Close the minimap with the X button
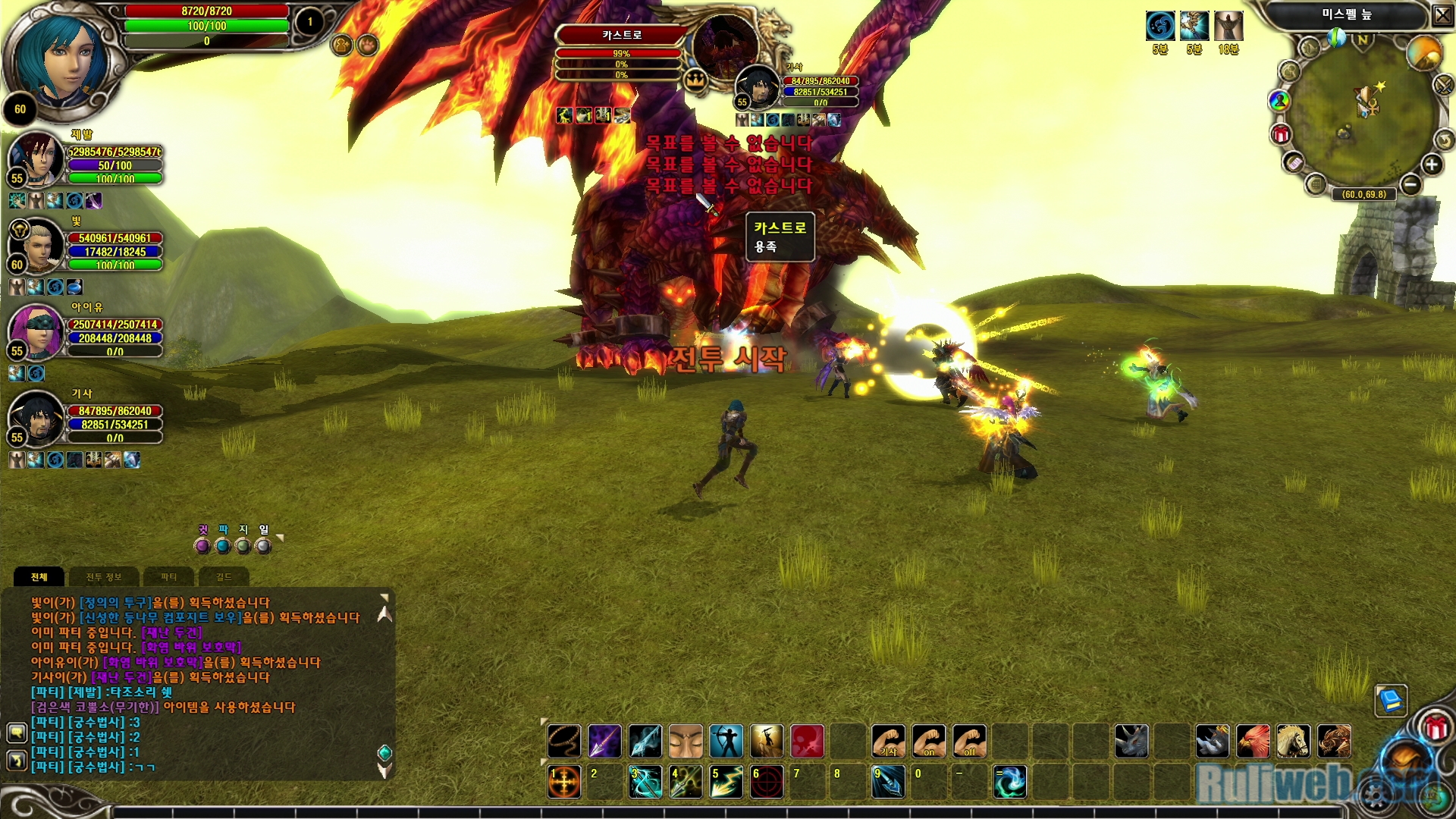 click(1442, 15)
